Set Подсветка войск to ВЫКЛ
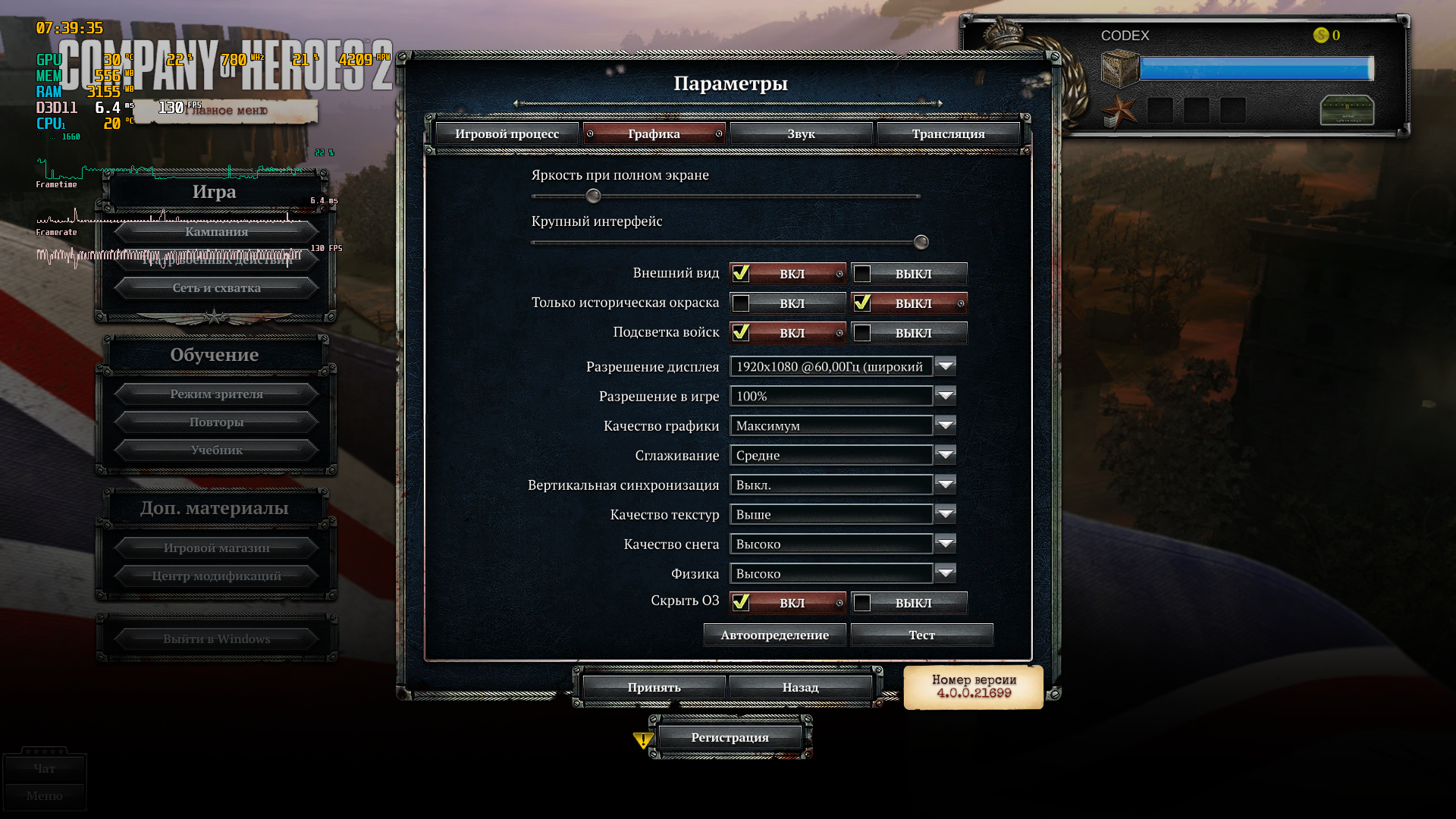The height and width of the screenshot is (819, 1456). click(909, 333)
